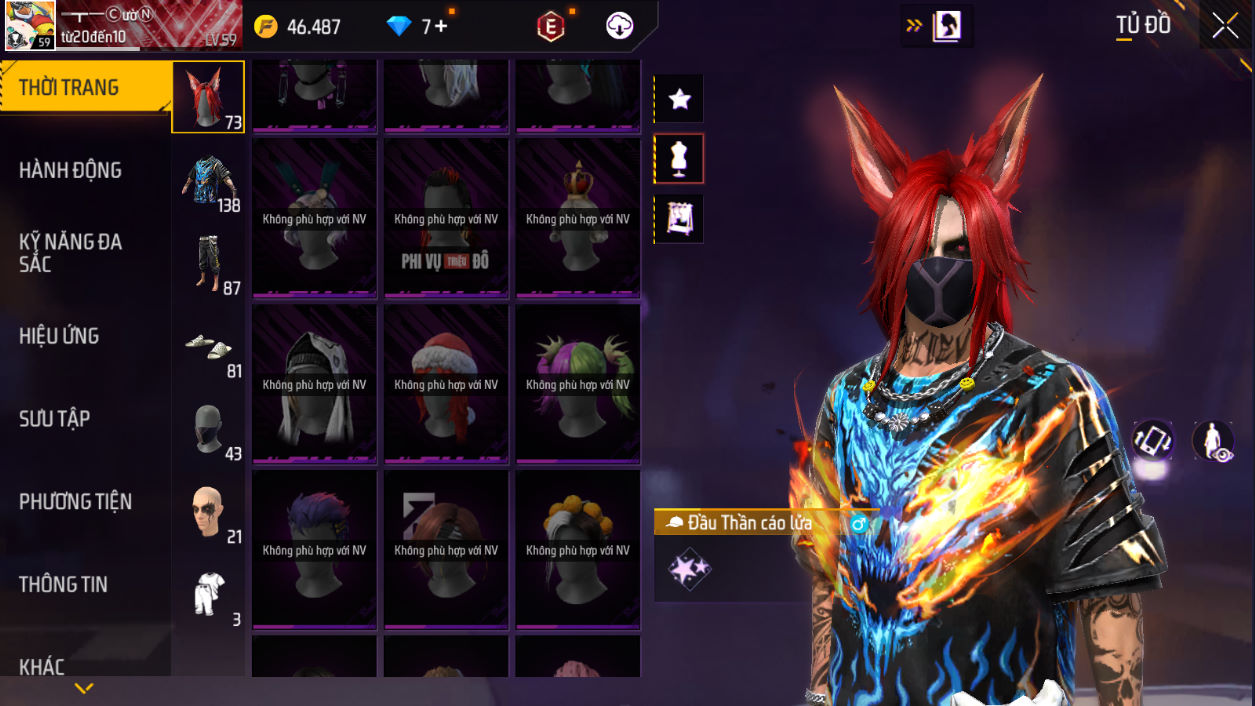Click the star favorites filter button
The width and height of the screenshot is (1255, 706).
tap(680, 99)
